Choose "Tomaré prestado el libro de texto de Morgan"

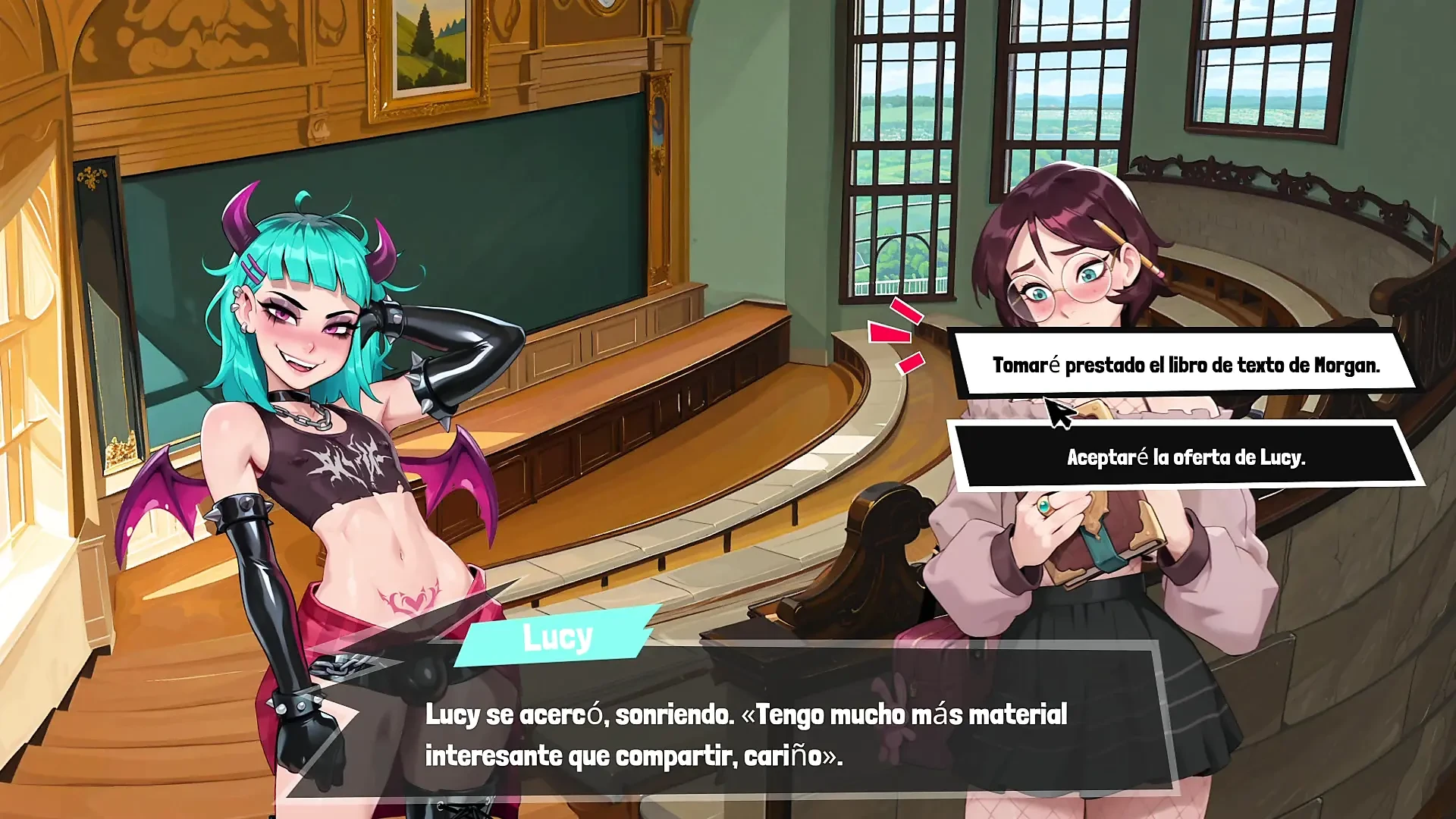click(1185, 365)
